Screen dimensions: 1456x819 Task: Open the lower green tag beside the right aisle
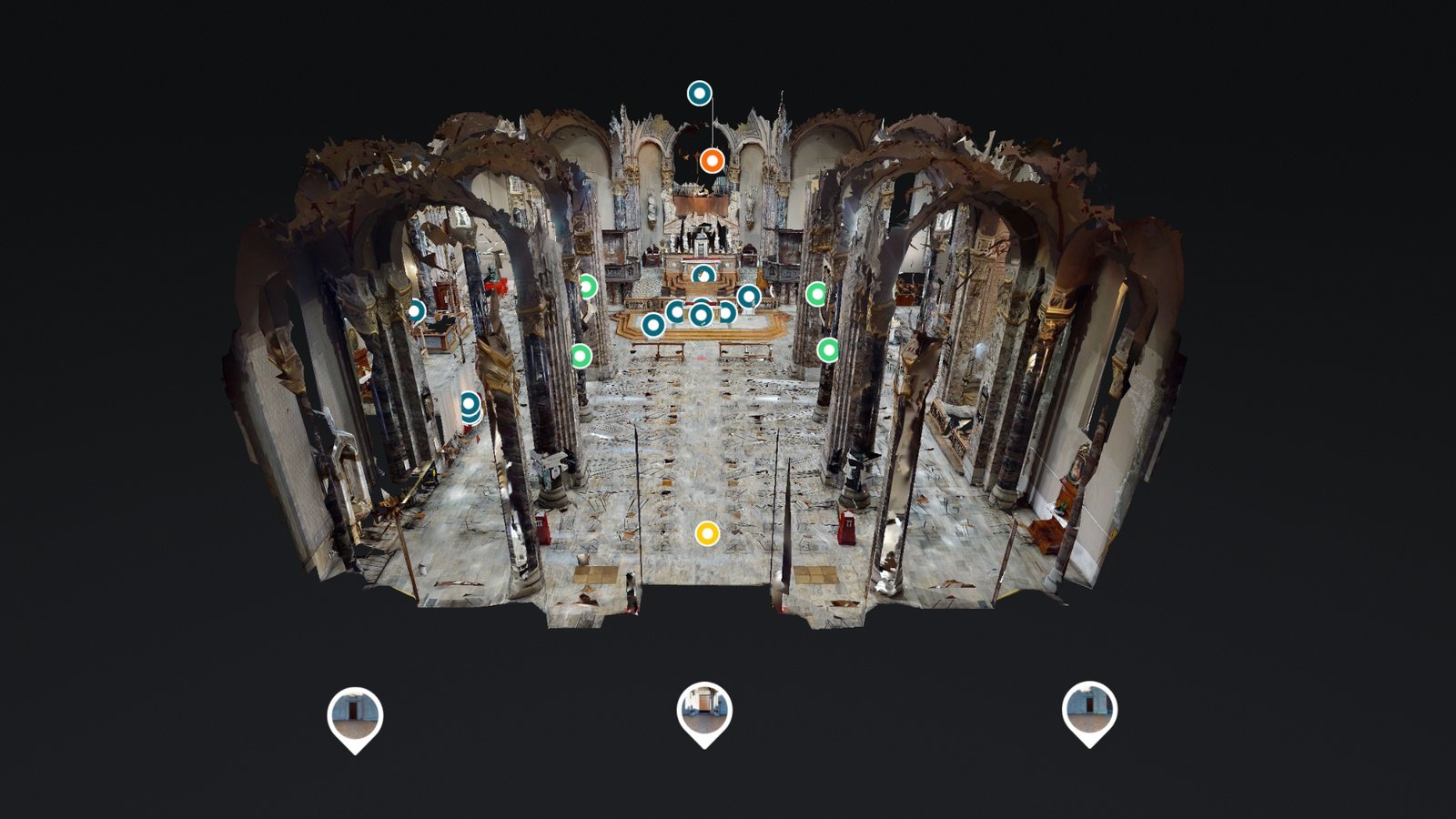(829, 349)
